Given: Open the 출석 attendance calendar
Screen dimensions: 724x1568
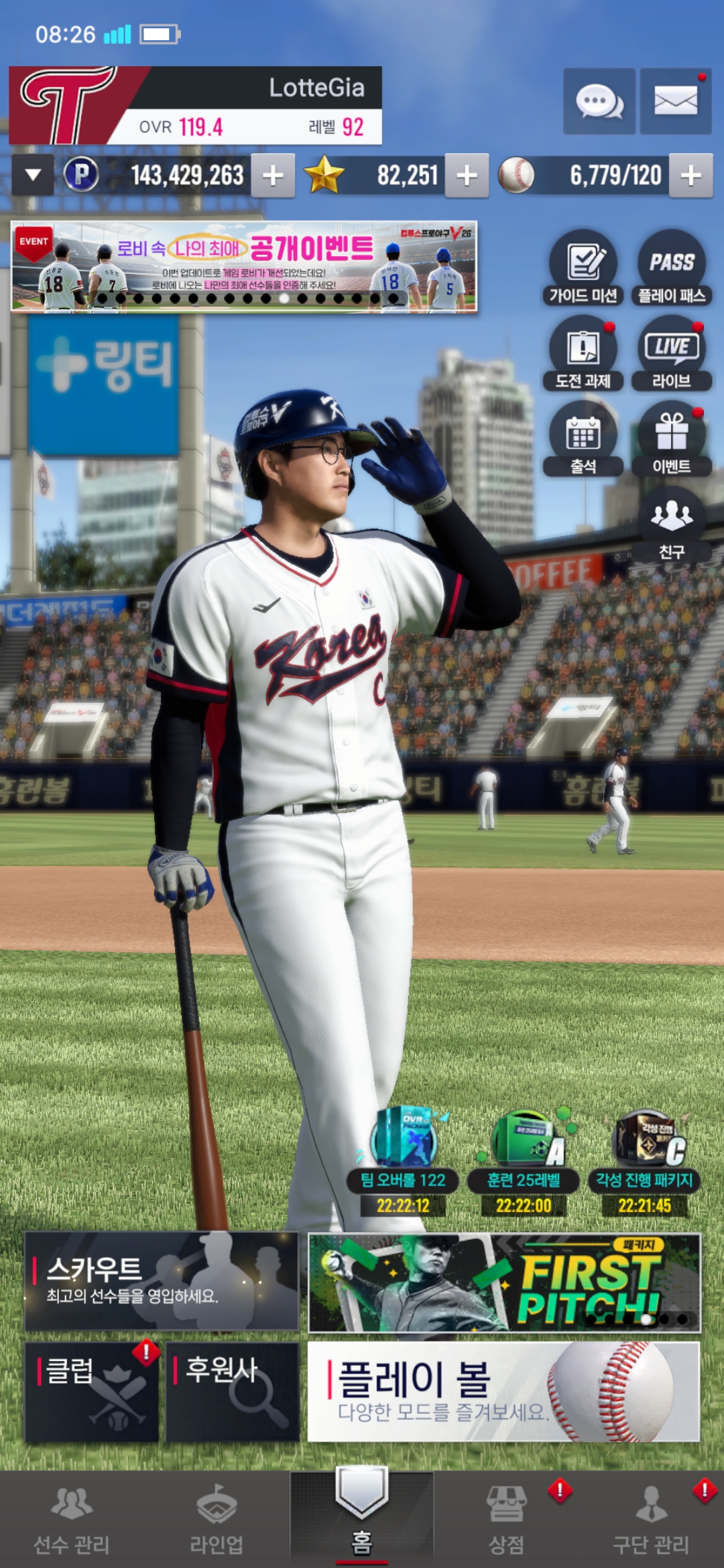Looking at the screenshot, I should (x=583, y=439).
